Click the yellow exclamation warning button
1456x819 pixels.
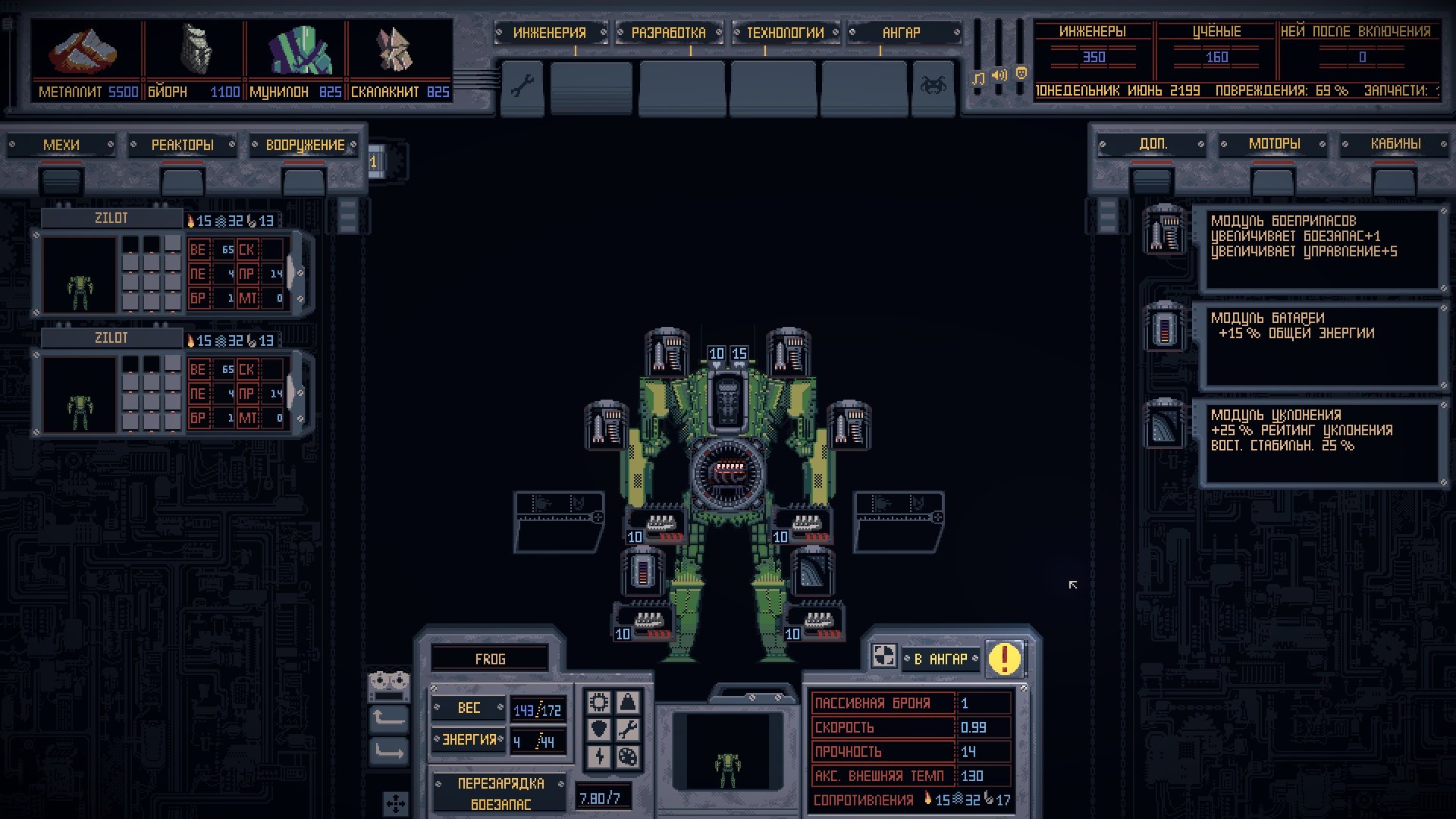click(x=1005, y=658)
